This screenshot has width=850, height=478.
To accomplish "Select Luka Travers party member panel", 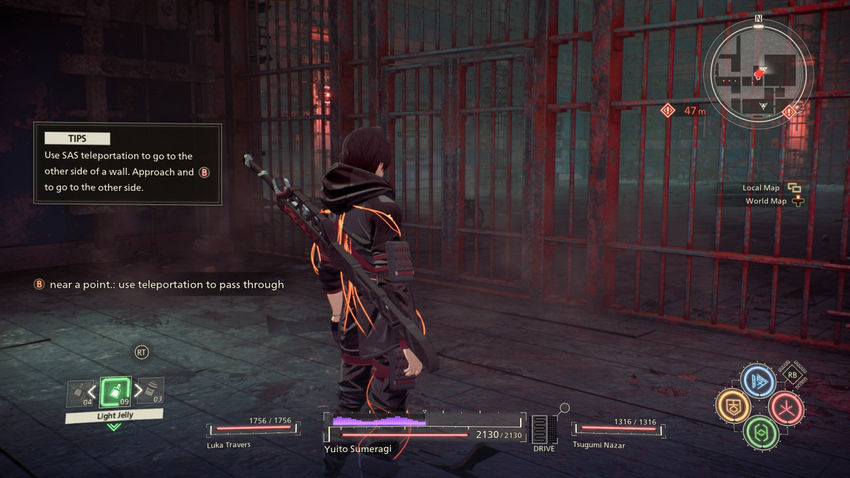I will (251, 432).
